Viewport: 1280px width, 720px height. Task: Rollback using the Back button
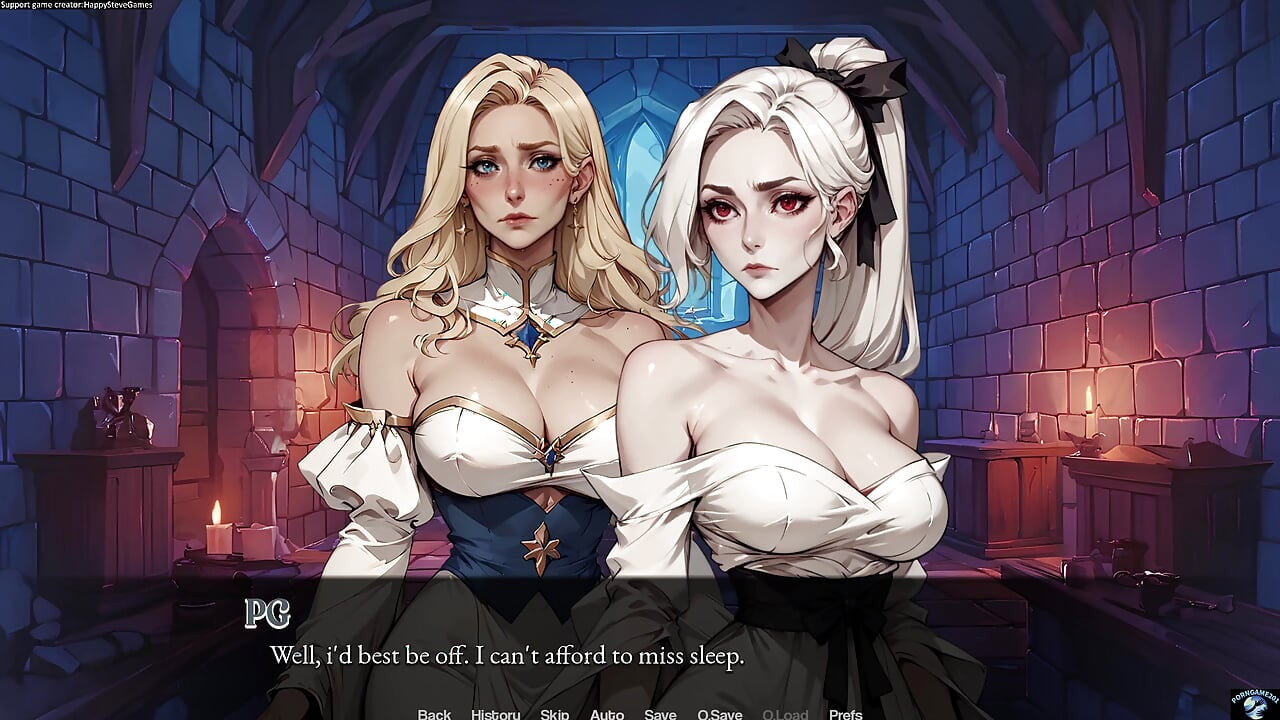click(434, 714)
